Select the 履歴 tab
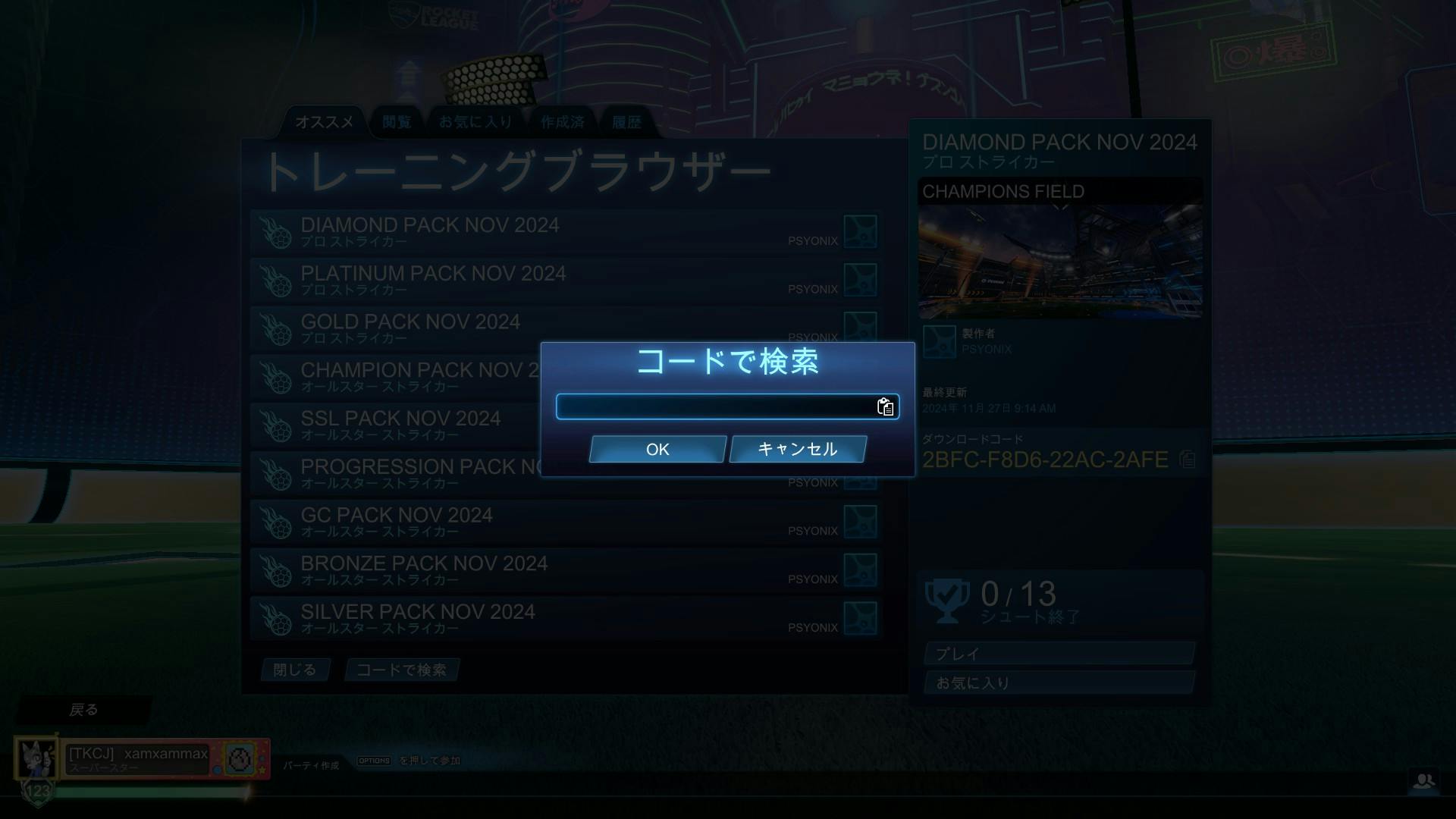Image resolution: width=1456 pixels, height=819 pixels. [627, 121]
